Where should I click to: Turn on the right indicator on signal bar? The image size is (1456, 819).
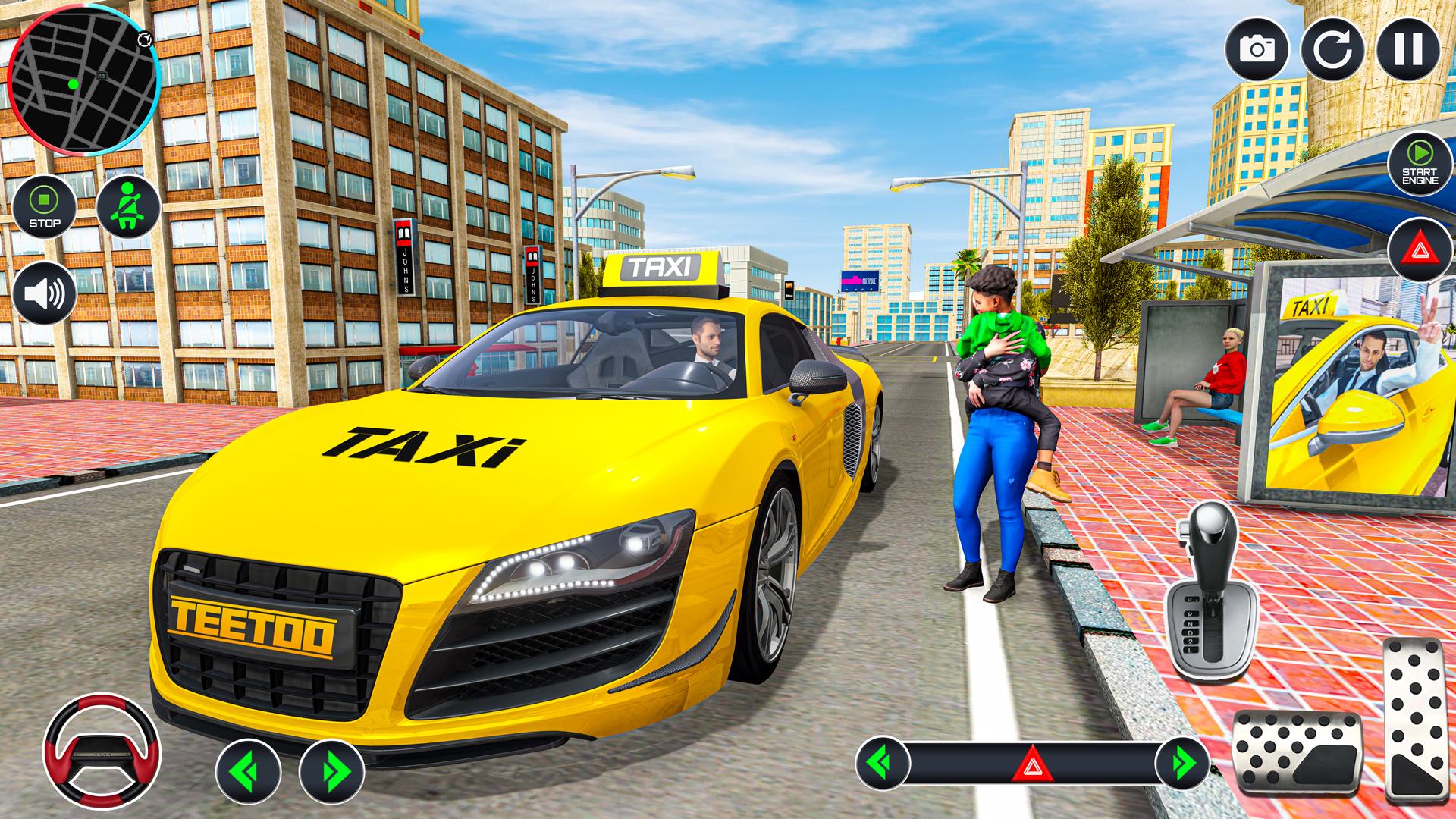1181,762
